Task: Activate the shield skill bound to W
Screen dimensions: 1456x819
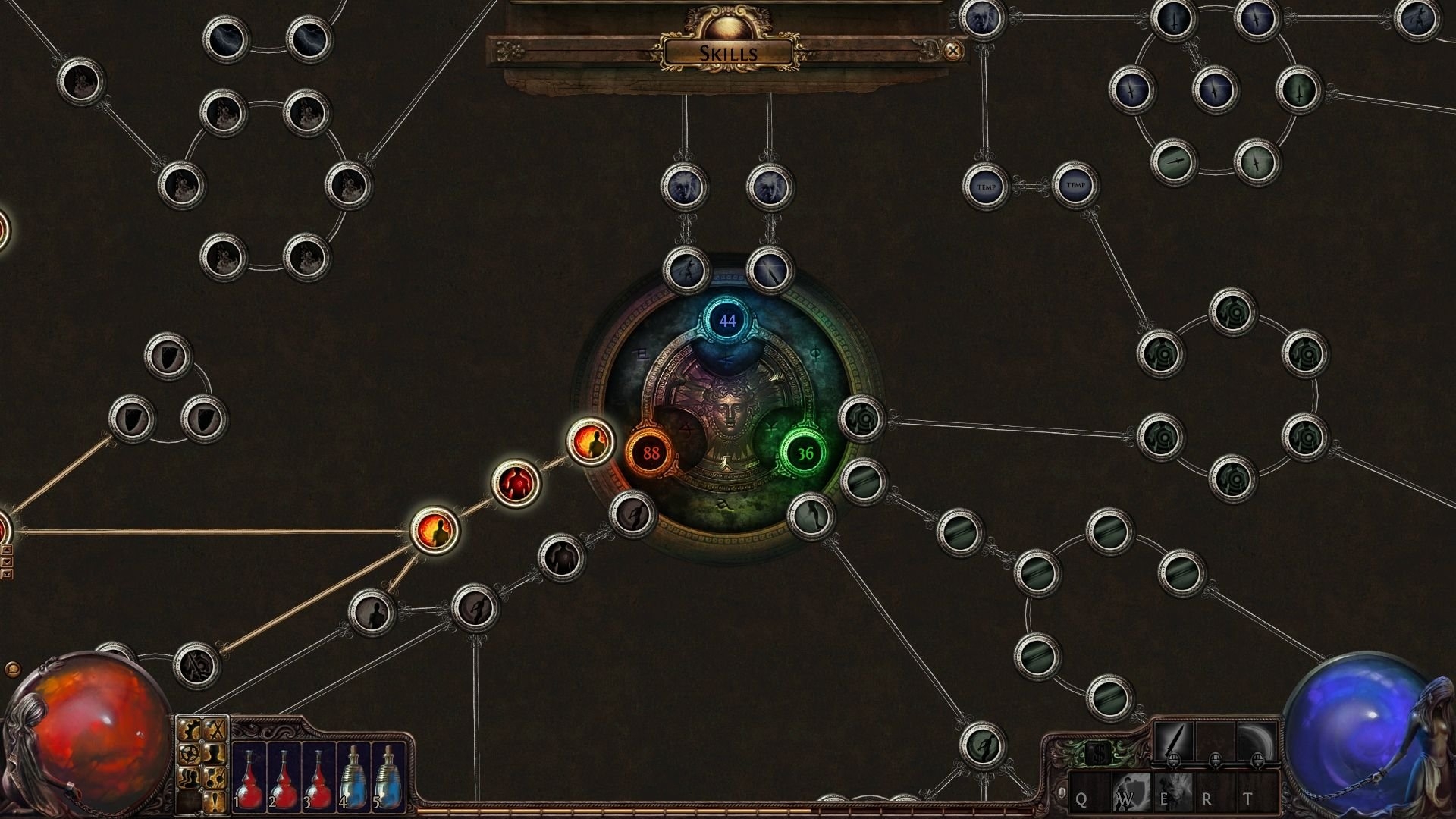Action: pos(1130,794)
